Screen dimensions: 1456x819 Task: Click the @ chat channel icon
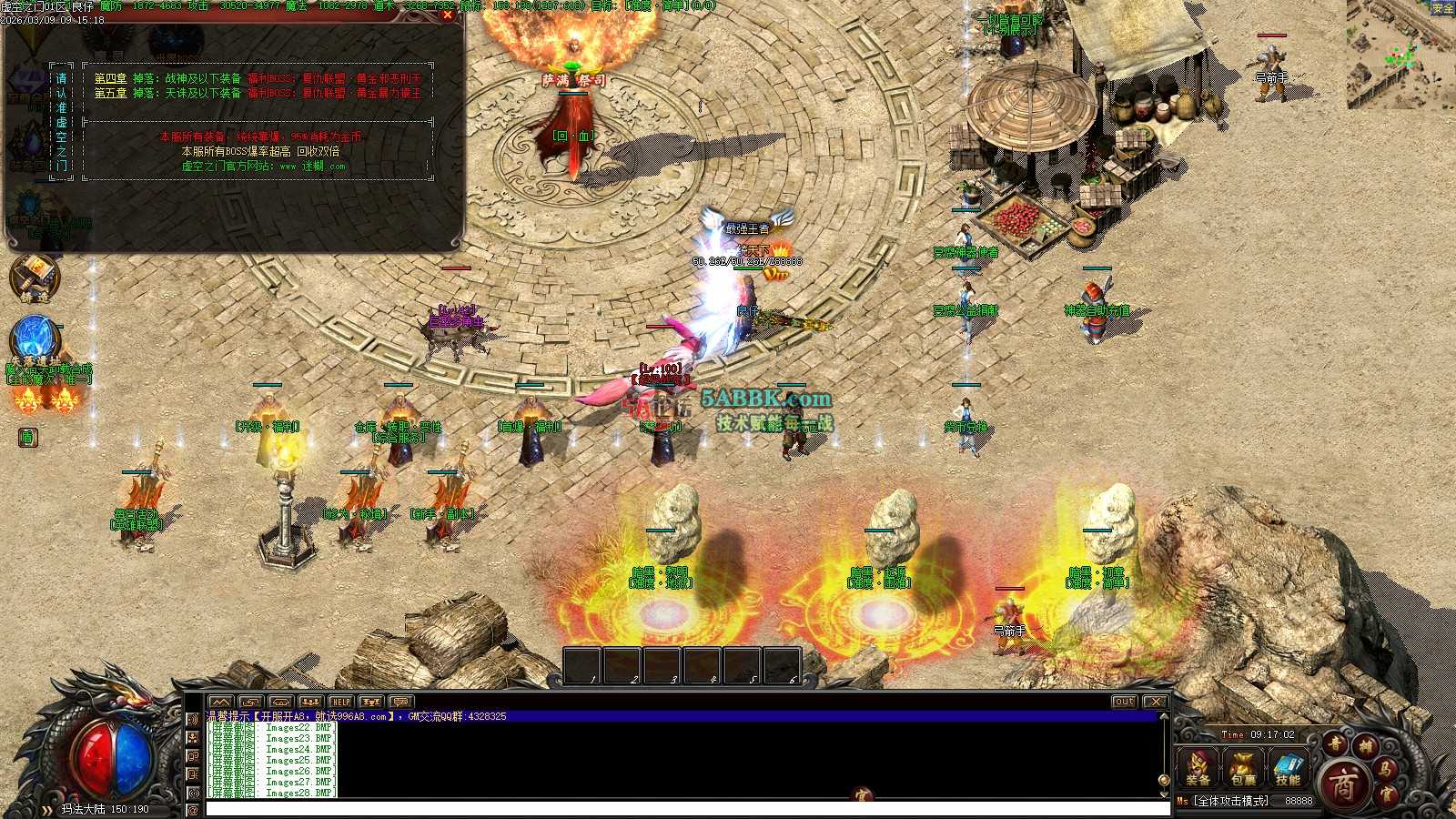click(x=193, y=809)
